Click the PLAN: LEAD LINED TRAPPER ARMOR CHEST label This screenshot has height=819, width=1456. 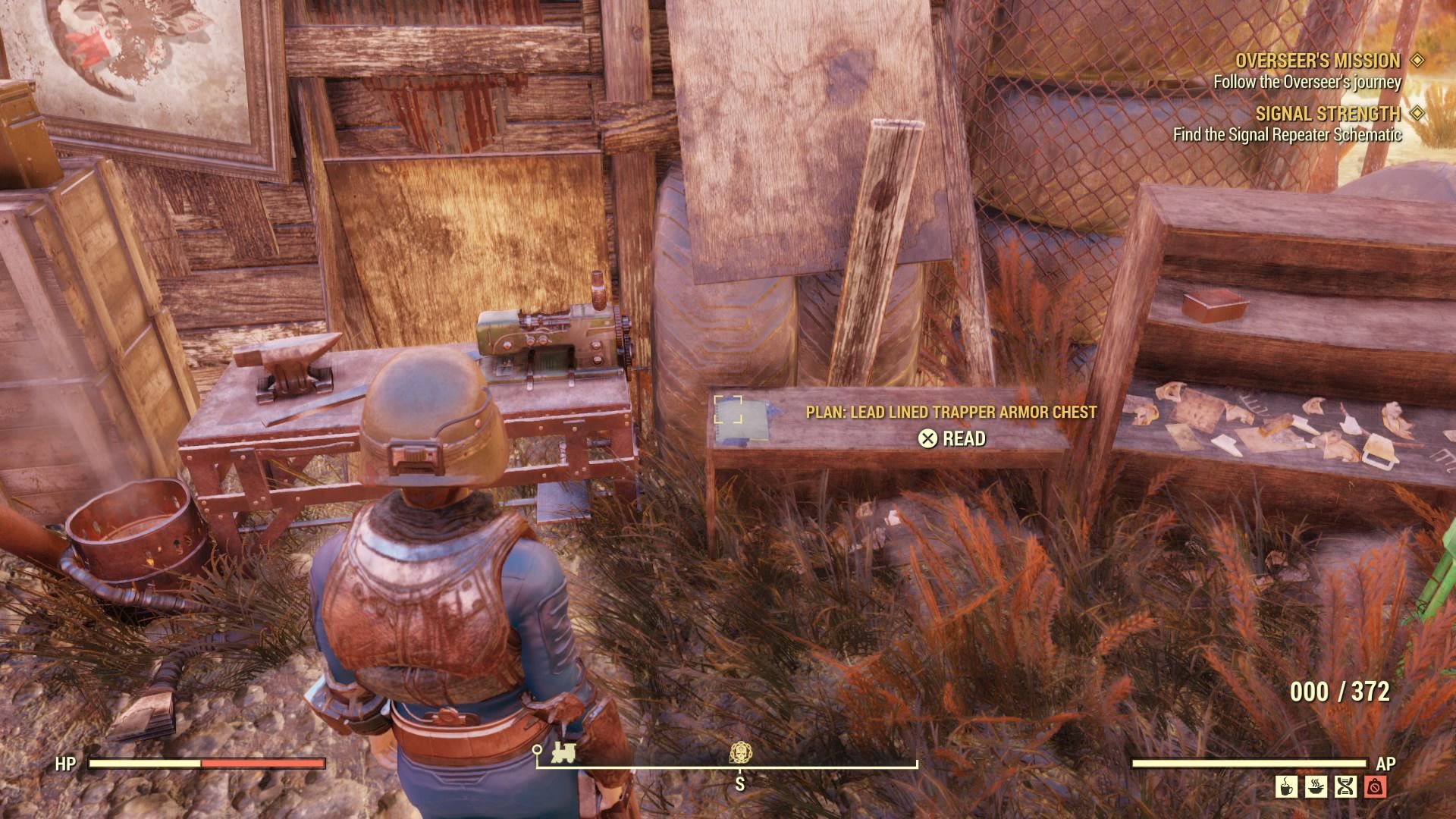tap(949, 413)
